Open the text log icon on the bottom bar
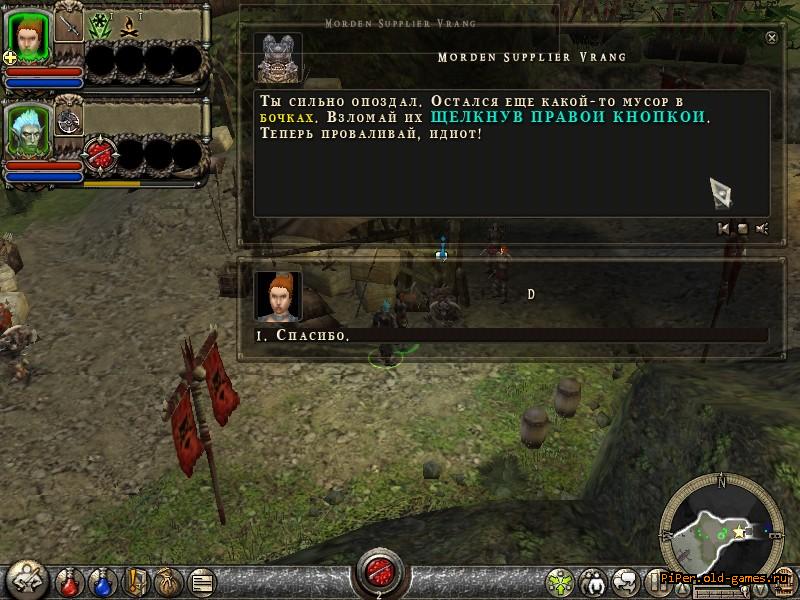 click(x=201, y=580)
